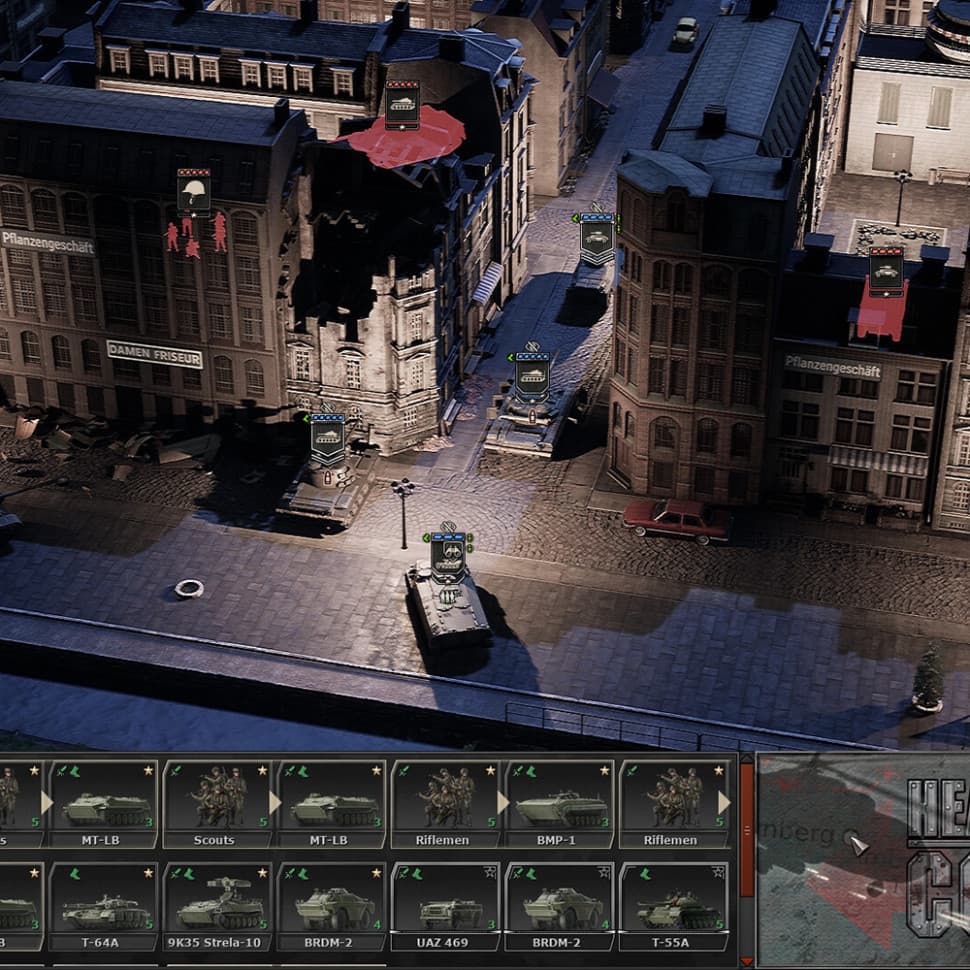Select the UAZ 469 unit card
970x970 pixels.
pyautogui.click(x=444, y=906)
